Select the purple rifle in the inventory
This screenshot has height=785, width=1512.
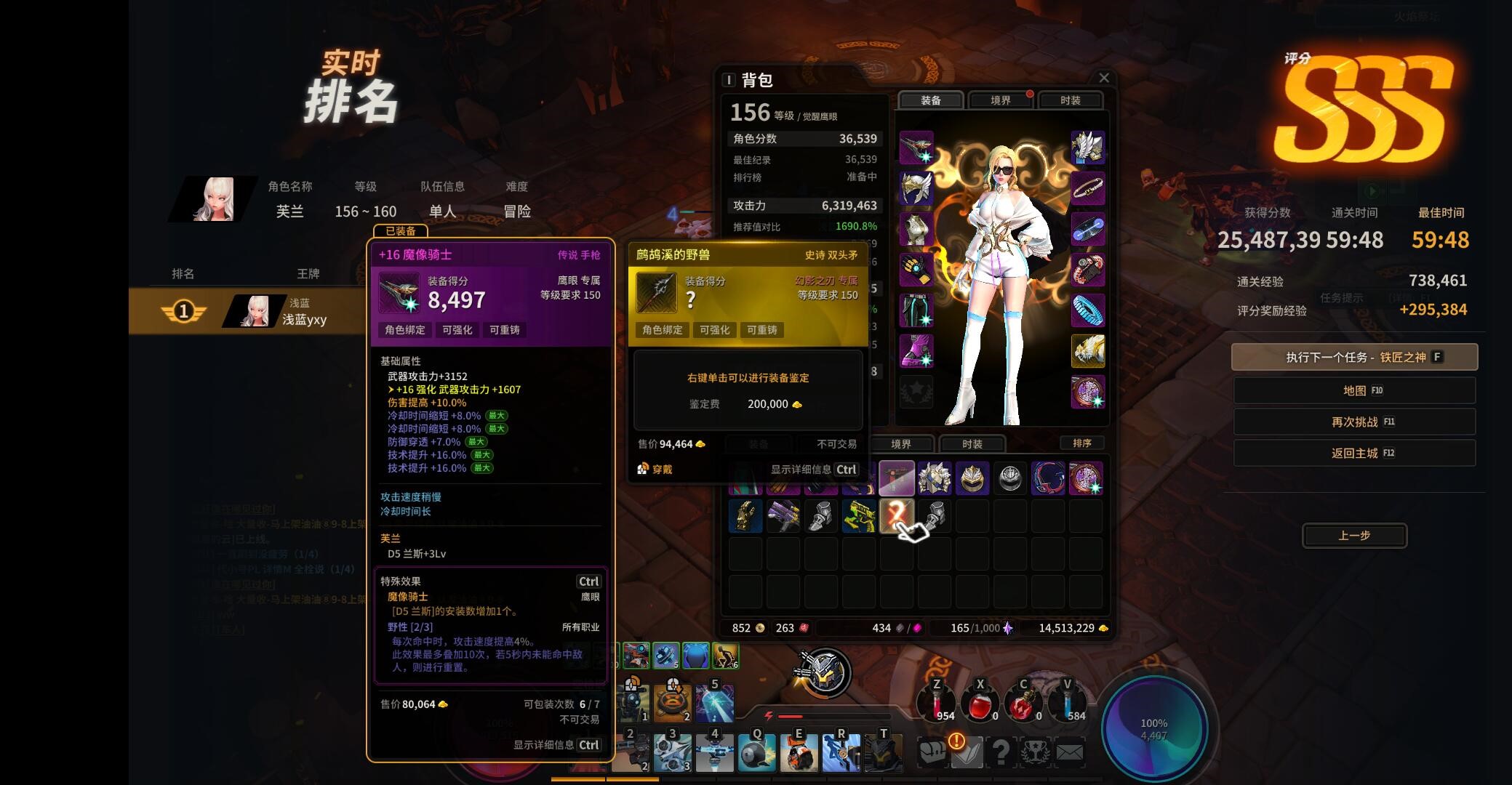[783, 517]
